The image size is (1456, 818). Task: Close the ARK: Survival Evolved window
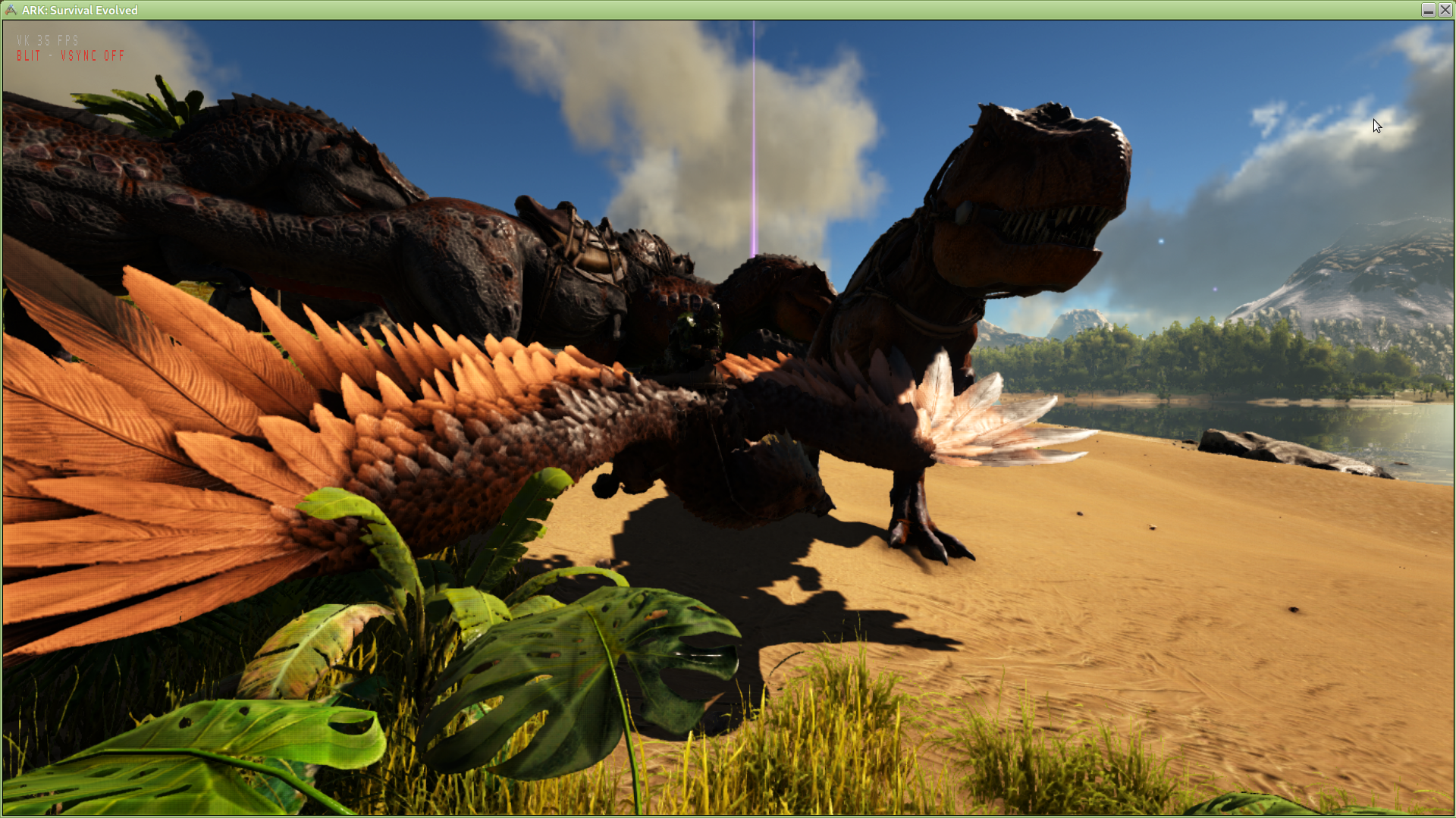[x=1445, y=10]
